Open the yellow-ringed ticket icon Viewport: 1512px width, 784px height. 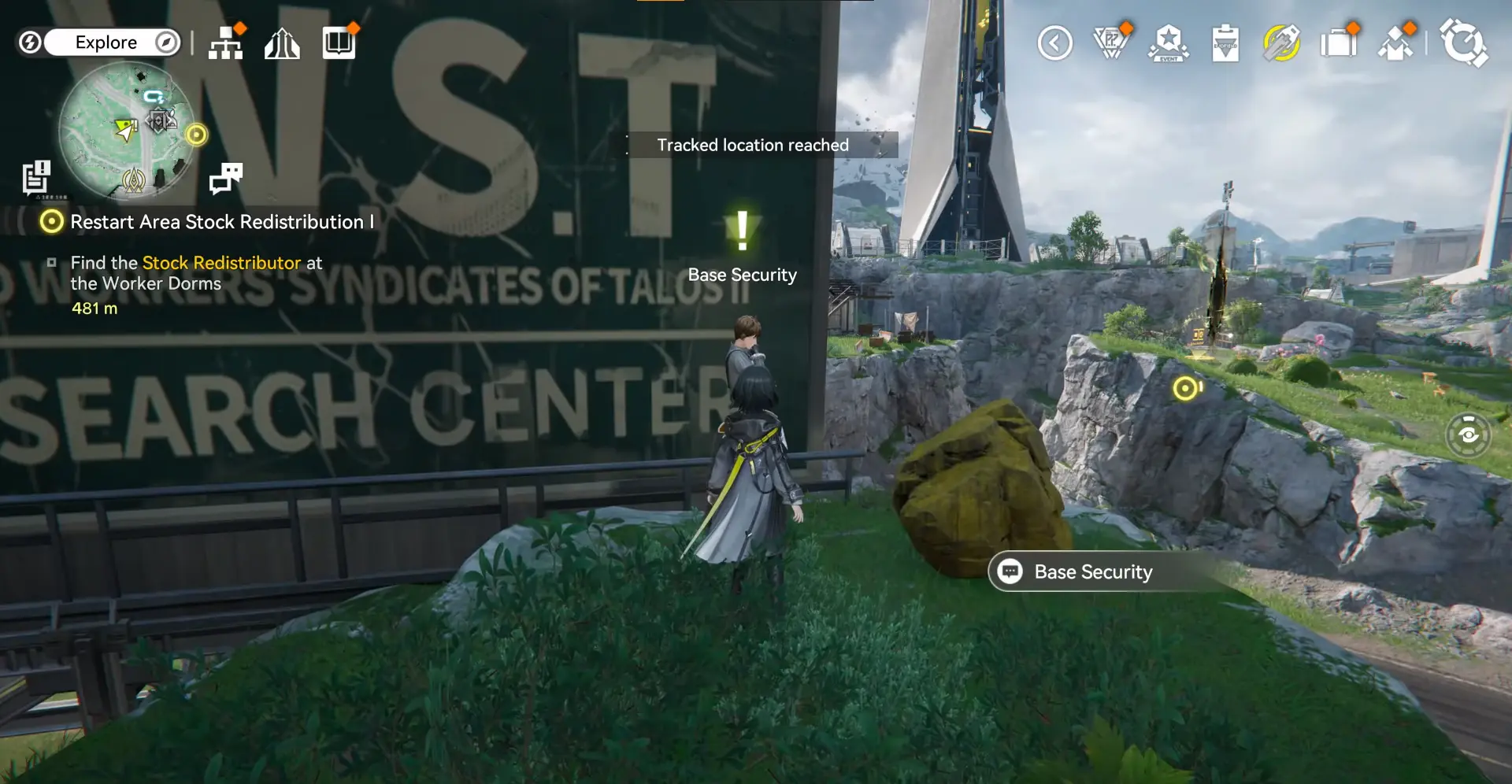click(1281, 43)
